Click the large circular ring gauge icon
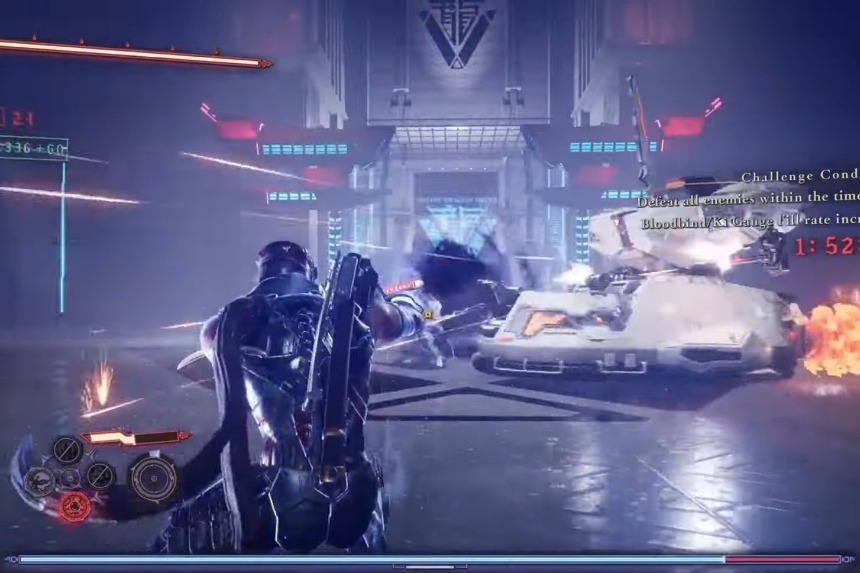This screenshot has height=573, width=860. (153, 477)
